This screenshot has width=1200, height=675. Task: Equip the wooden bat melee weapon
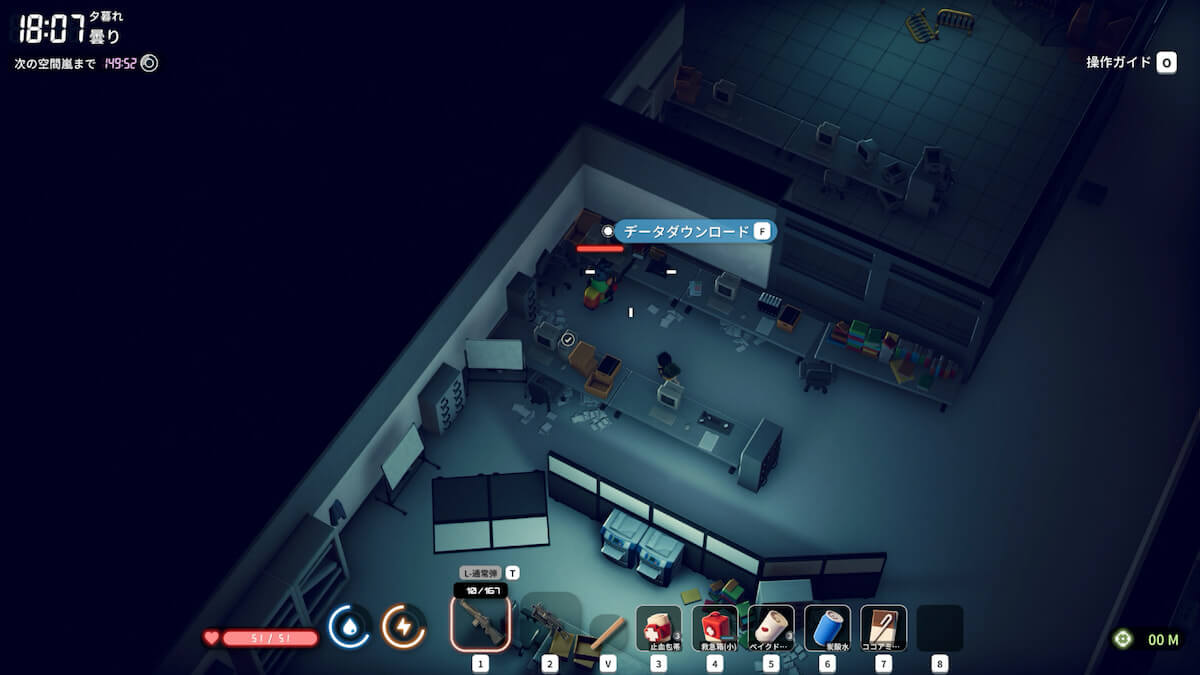[x=608, y=630]
